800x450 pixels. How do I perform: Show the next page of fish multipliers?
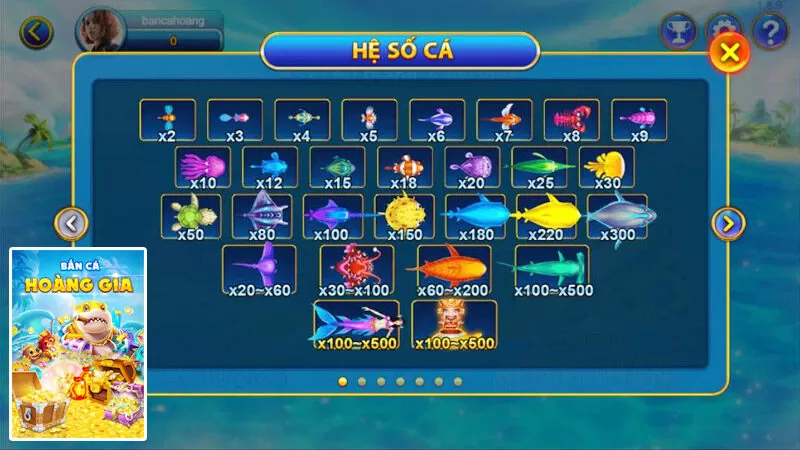[728, 223]
